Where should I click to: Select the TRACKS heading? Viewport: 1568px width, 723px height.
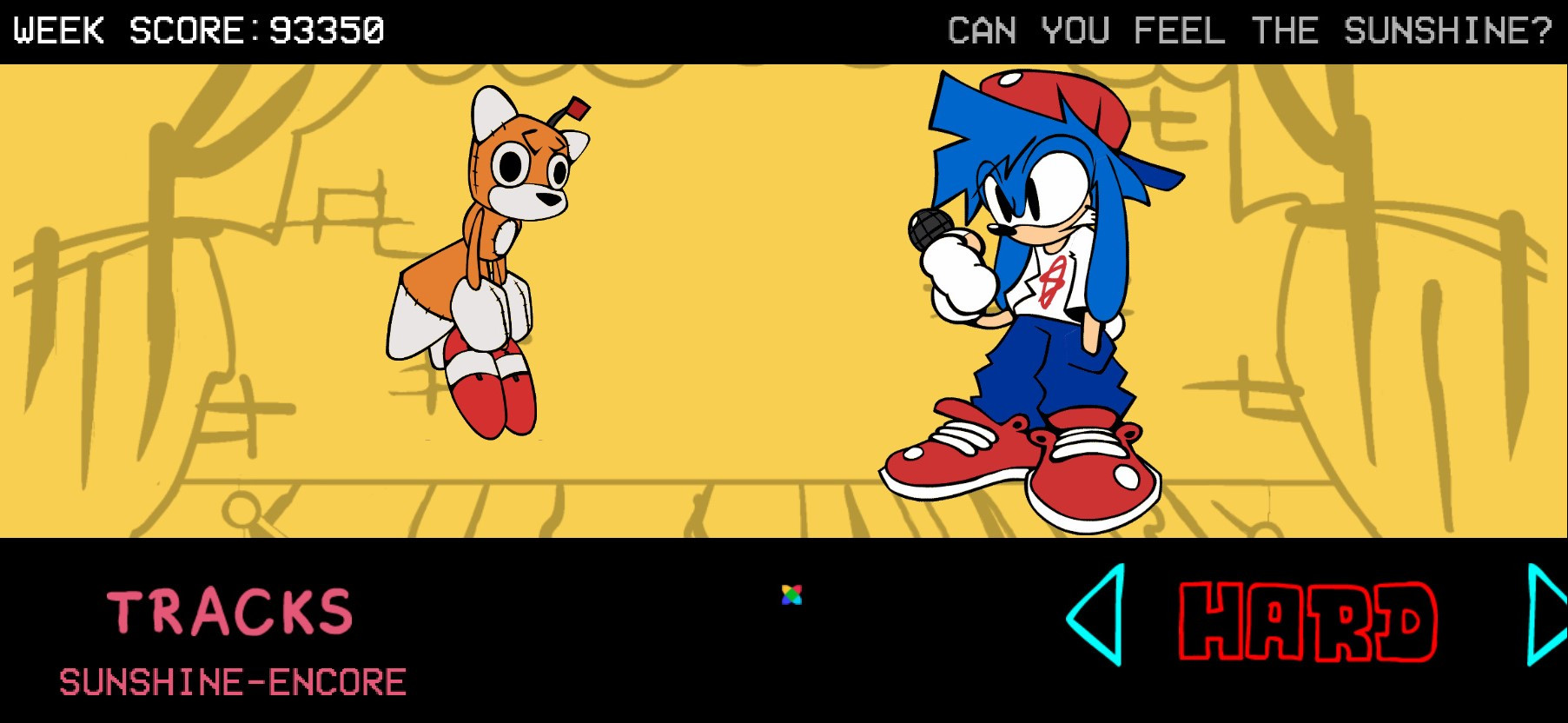pos(231,610)
